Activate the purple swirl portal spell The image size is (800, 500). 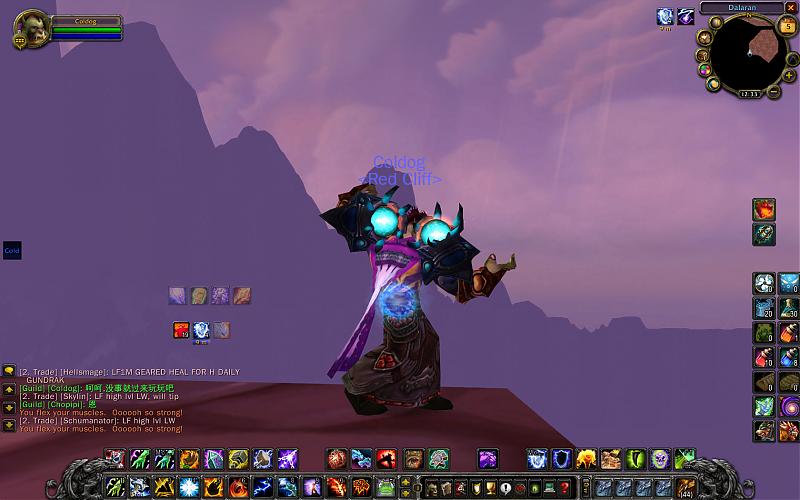pos(488,459)
